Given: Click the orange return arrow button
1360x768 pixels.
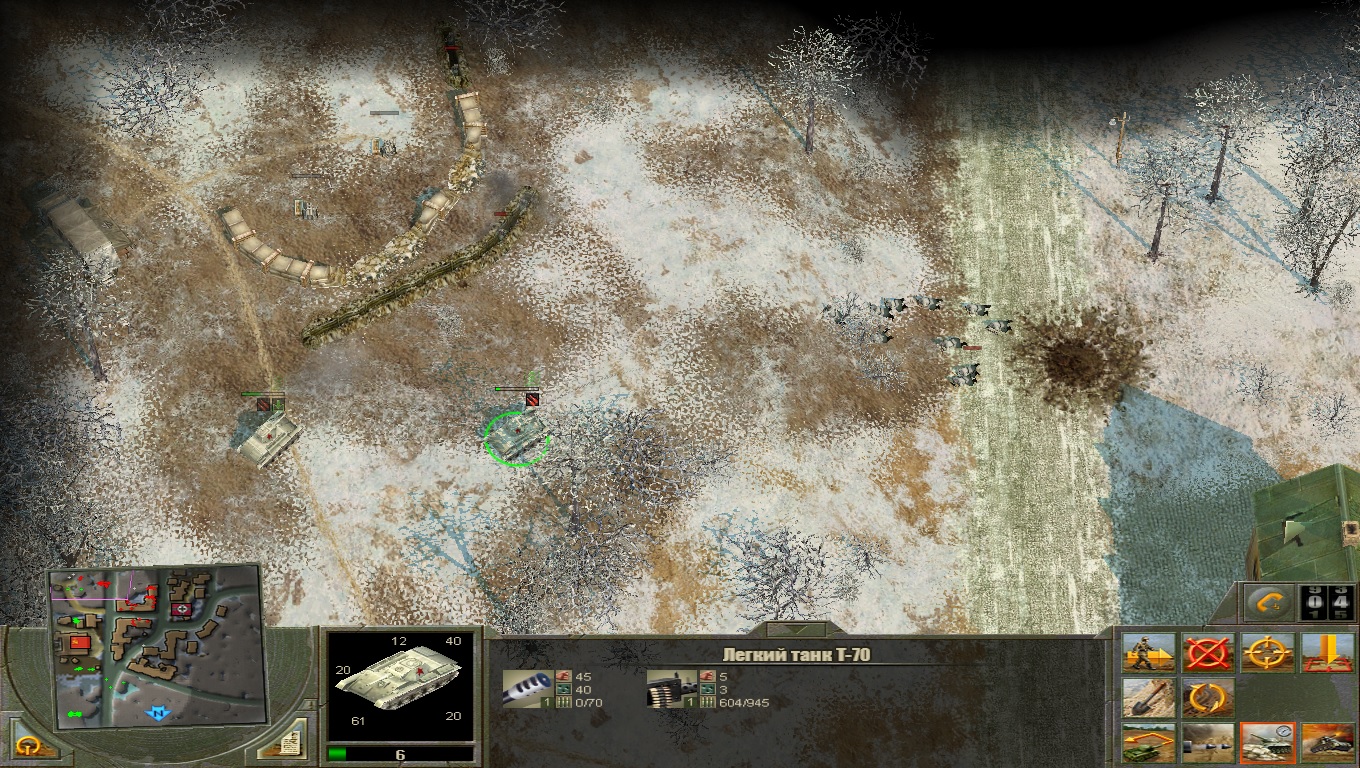Looking at the screenshot, I should pyautogui.click(x=1270, y=602).
